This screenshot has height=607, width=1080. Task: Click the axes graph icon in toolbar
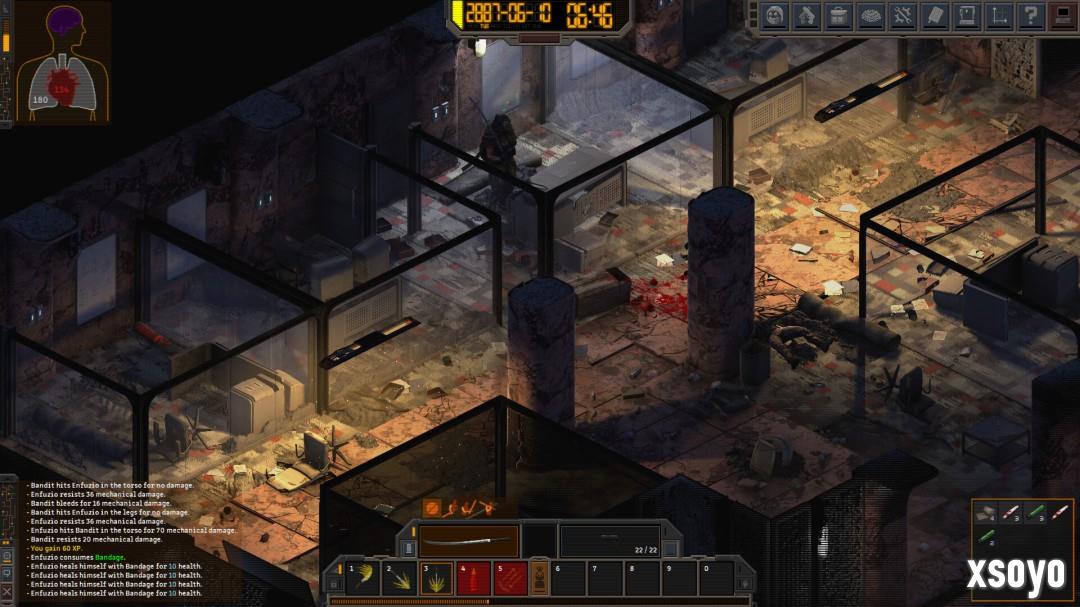[x=997, y=16]
